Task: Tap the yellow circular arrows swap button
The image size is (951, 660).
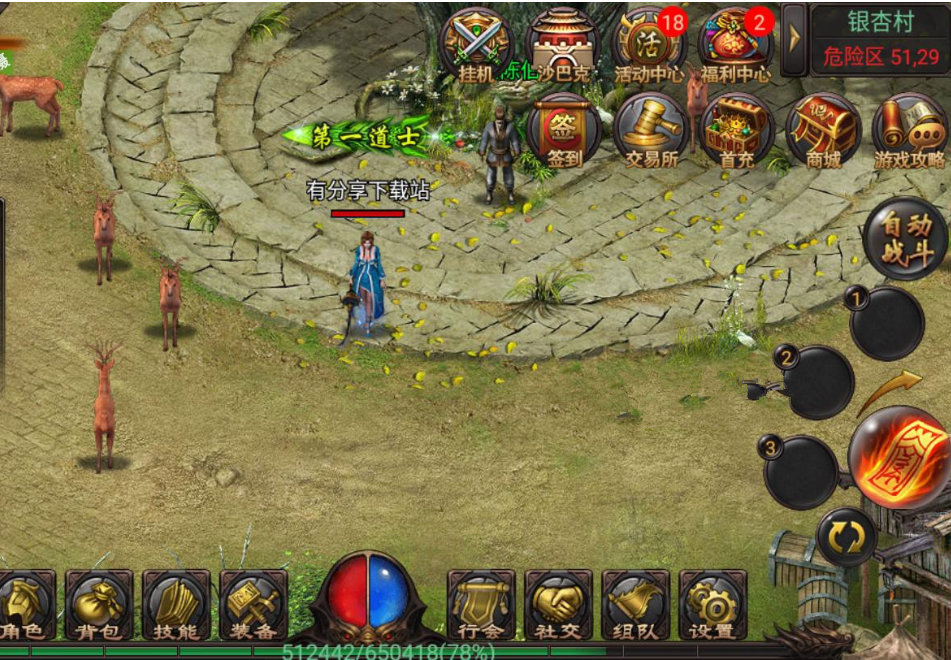Action: click(846, 537)
